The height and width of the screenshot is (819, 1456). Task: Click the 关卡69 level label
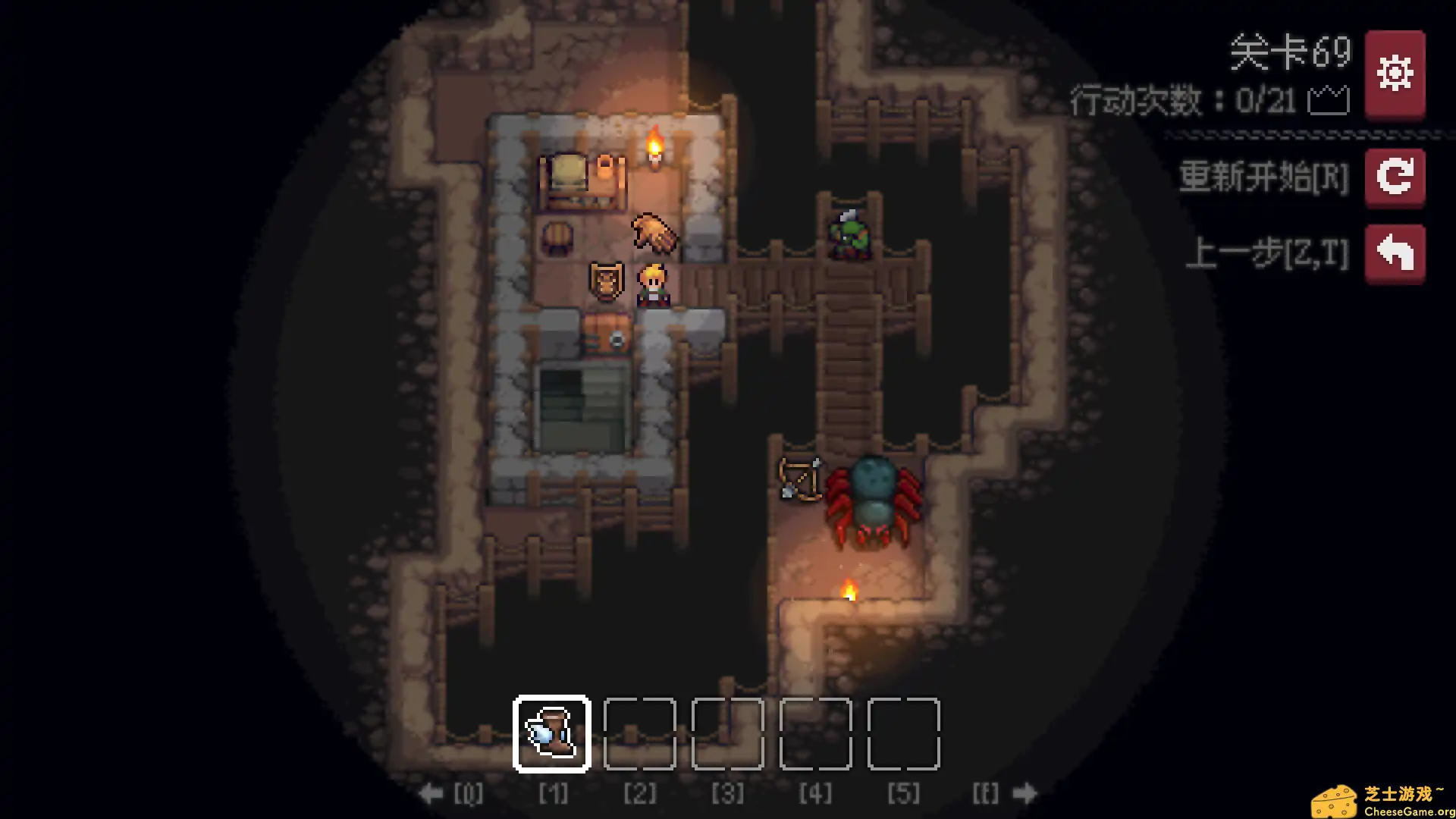(x=1289, y=52)
